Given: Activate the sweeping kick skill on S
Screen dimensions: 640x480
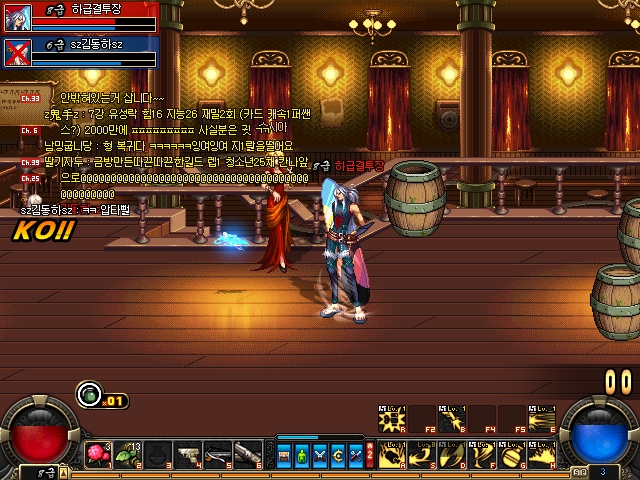Looking at the screenshot, I should pos(421,451).
